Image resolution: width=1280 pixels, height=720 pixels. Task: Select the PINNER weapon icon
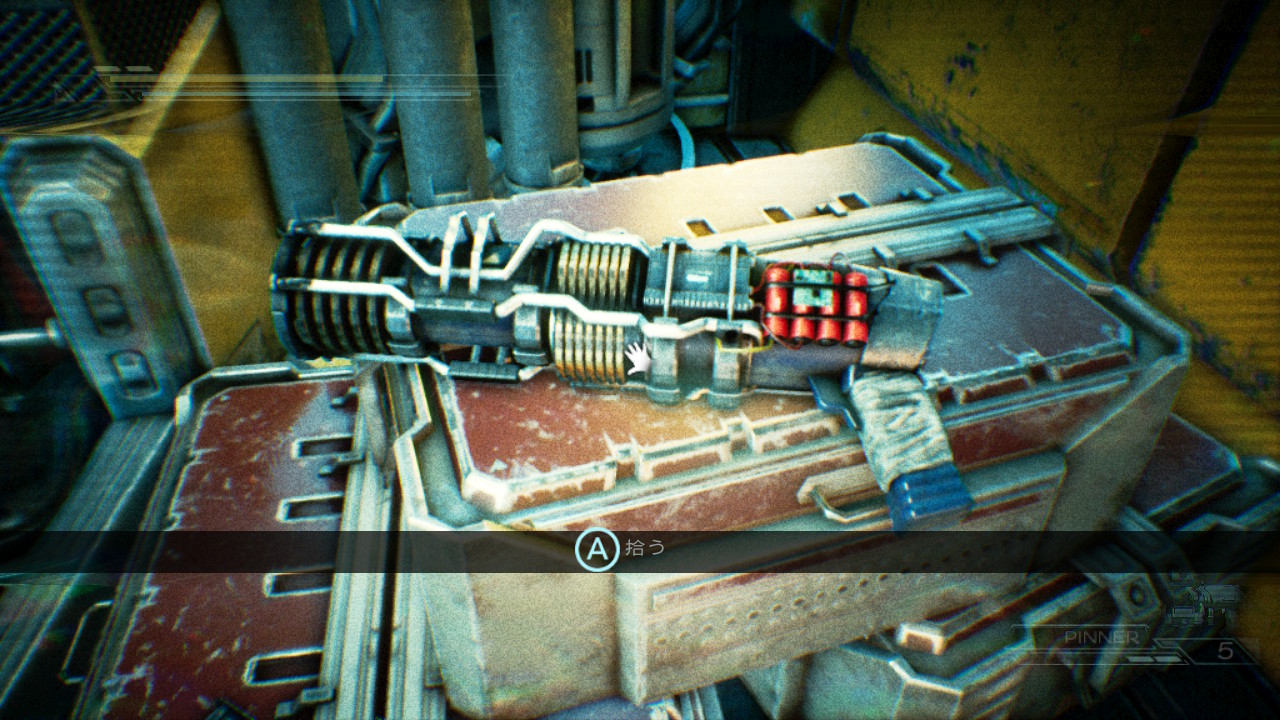(1209, 605)
